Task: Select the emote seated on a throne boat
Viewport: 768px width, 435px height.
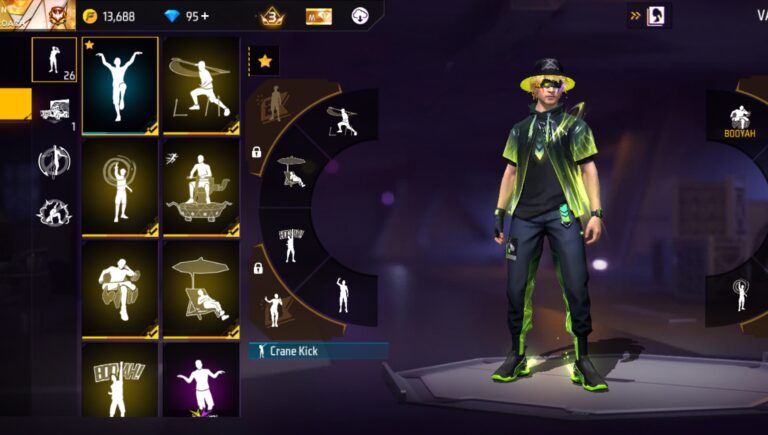Action: point(201,187)
